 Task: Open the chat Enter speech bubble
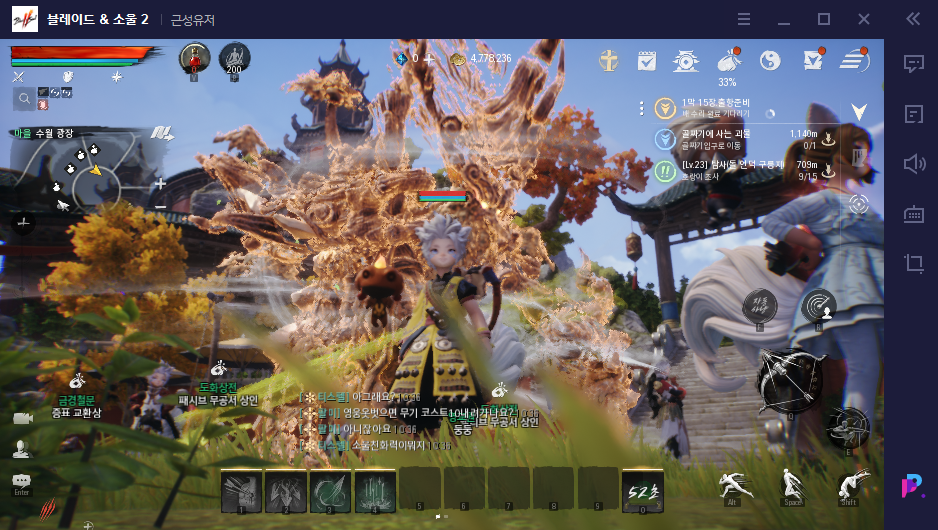tap(22, 483)
